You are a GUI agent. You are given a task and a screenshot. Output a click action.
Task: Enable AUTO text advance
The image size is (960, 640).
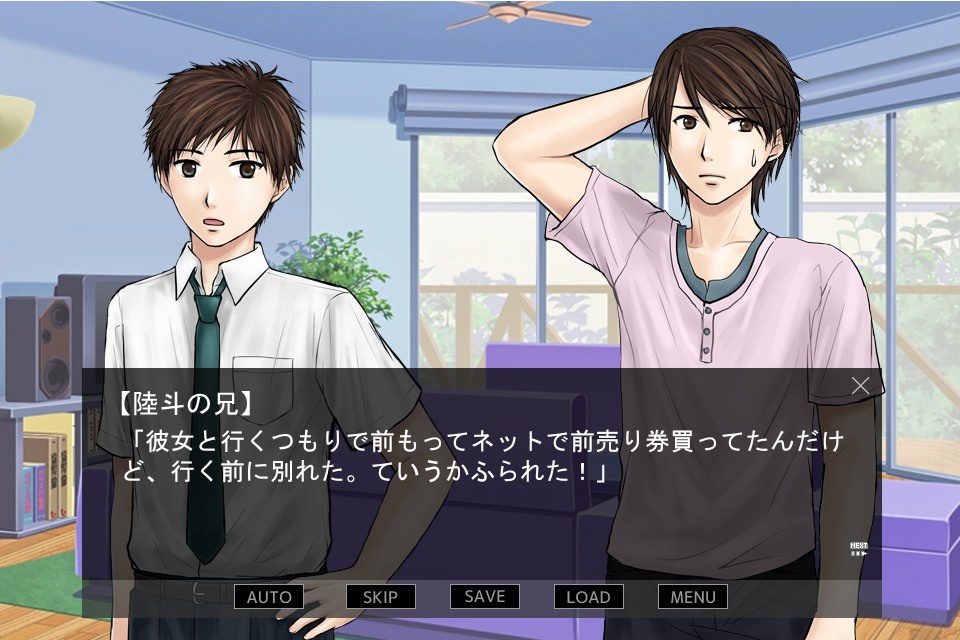tap(268, 597)
